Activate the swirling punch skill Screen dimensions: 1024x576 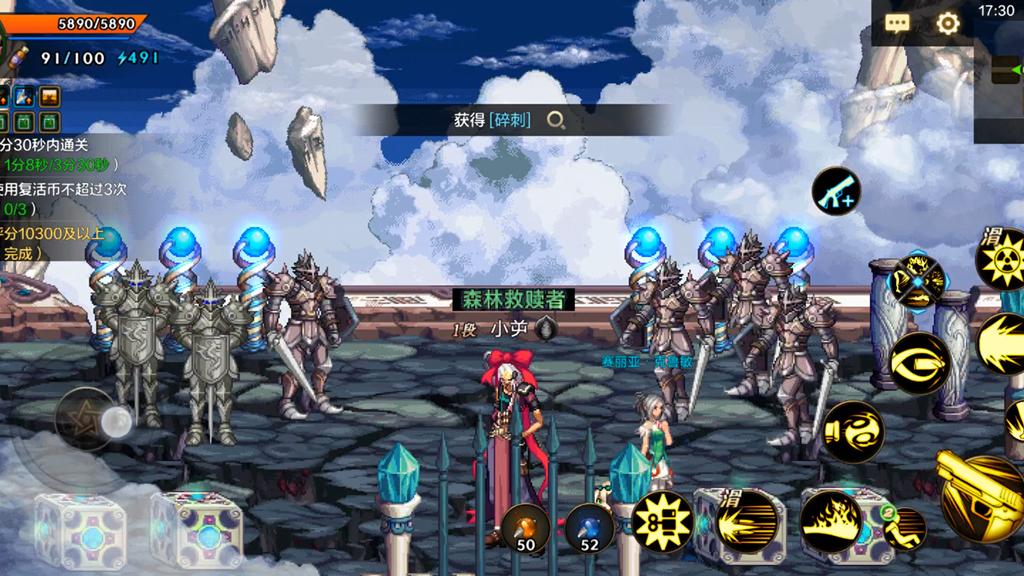[851, 431]
